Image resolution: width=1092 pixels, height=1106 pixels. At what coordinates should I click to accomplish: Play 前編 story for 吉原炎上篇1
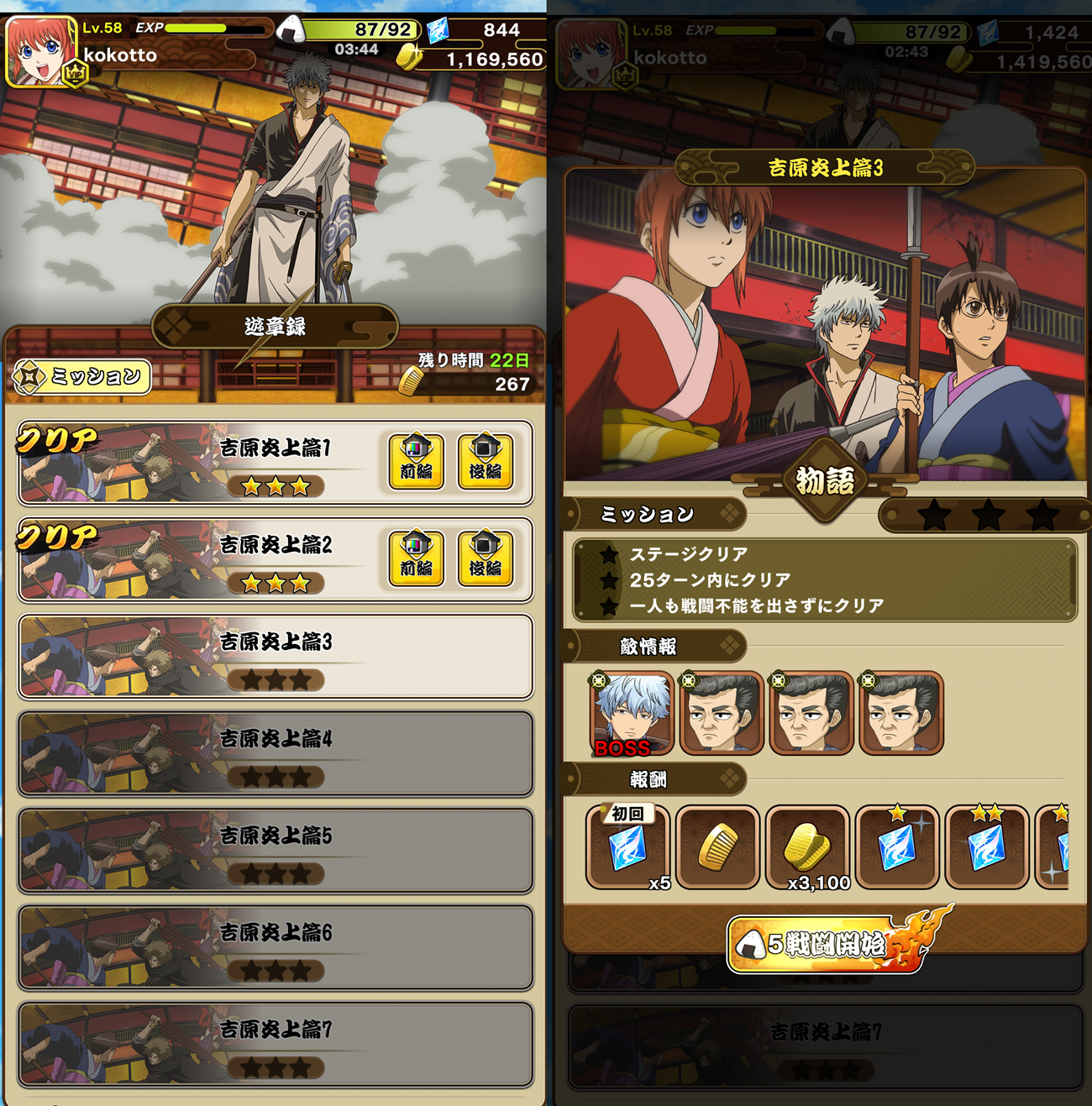pos(417,461)
